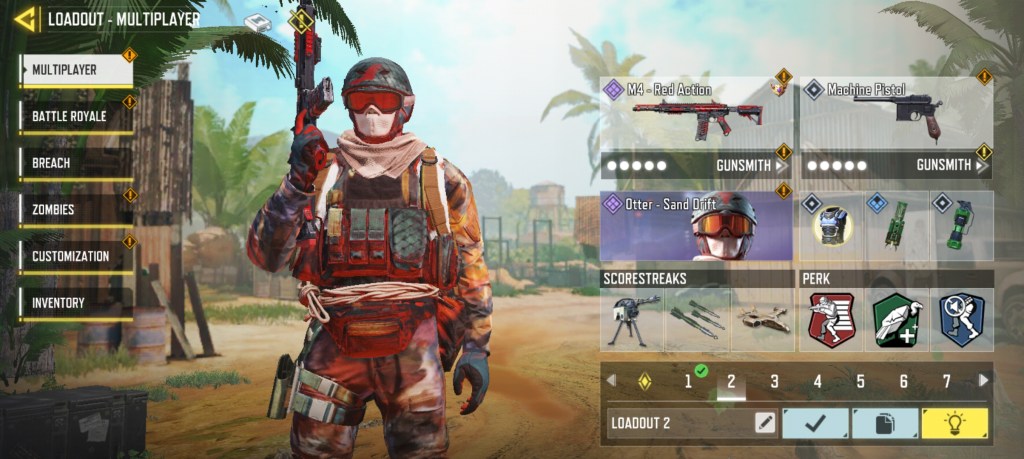Switch to loadout slot 4
The width and height of the screenshot is (1024, 459).
point(817,381)
